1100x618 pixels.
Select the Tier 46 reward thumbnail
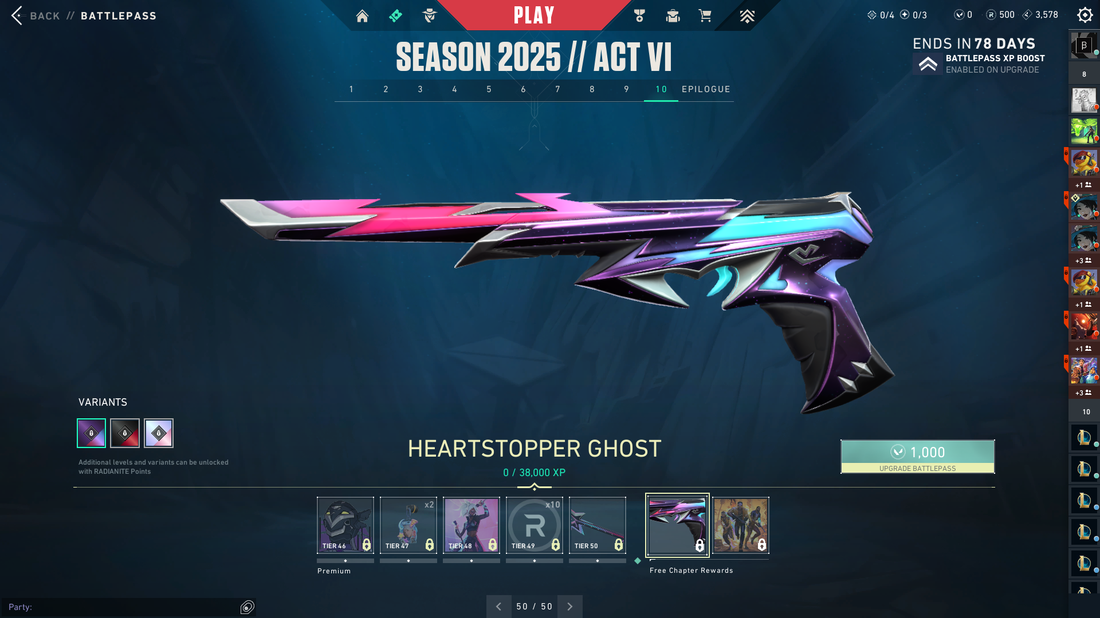tap(345, 525)
